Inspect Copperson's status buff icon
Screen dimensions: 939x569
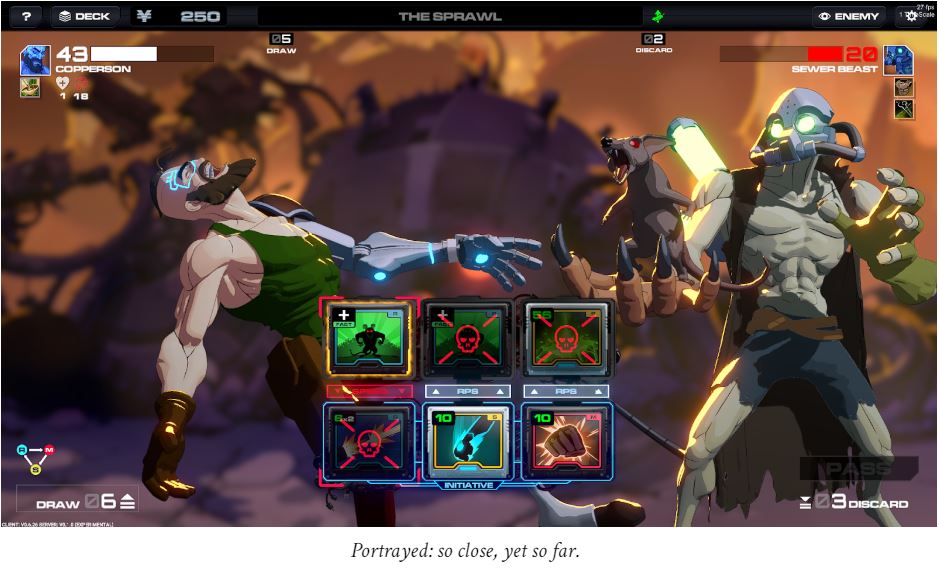[x=29, y=87]
